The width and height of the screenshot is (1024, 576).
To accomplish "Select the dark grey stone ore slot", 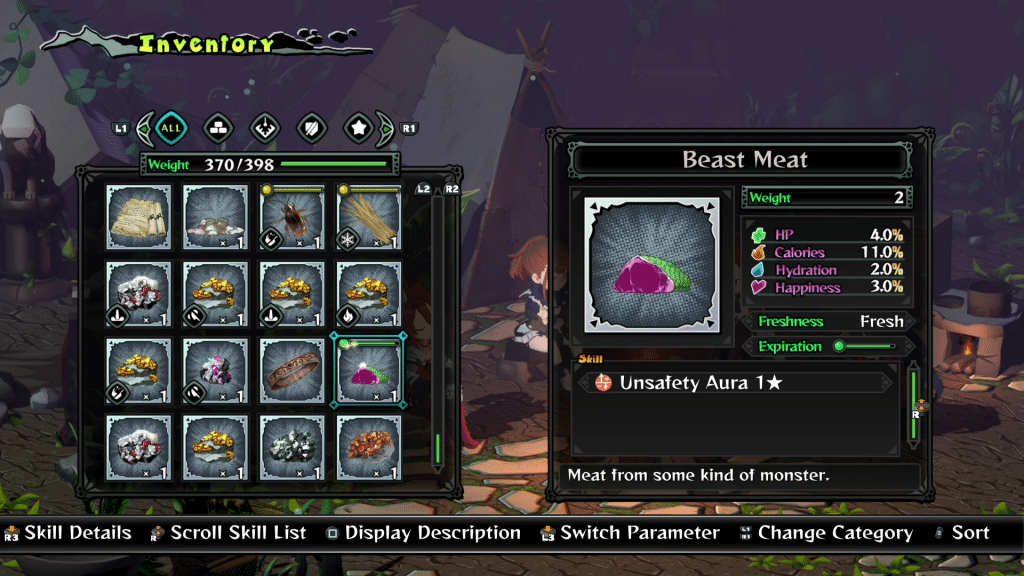I will [x=292, y=447].
